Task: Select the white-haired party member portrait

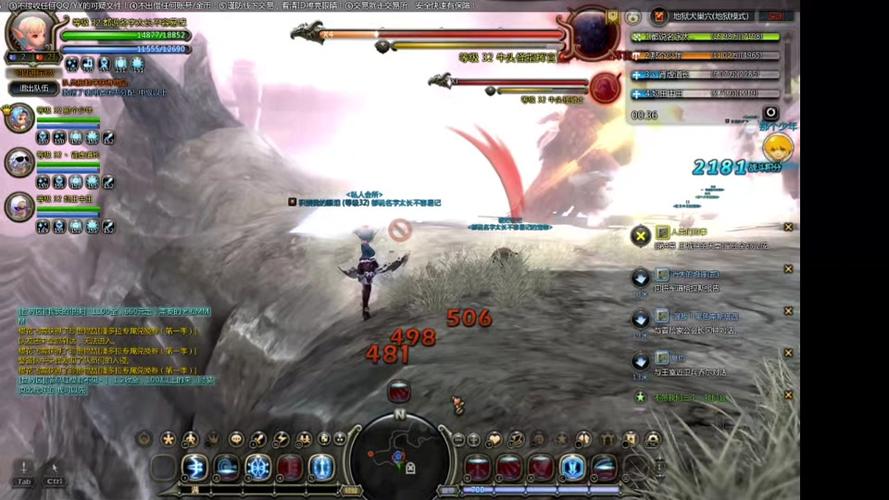Action: (x=19, y=205)
